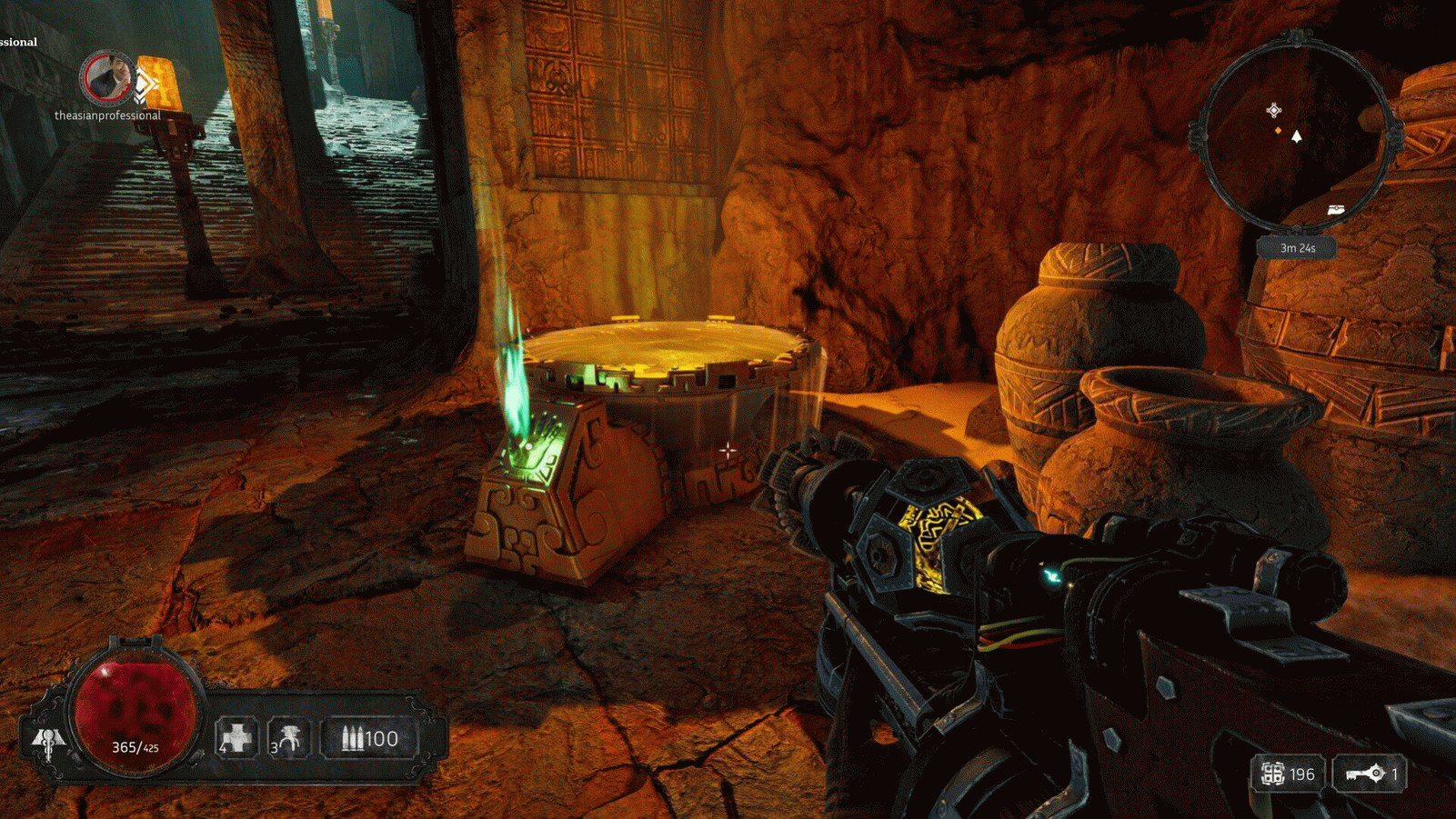
Task: Use the healing cross item slot
Action: 236,737
